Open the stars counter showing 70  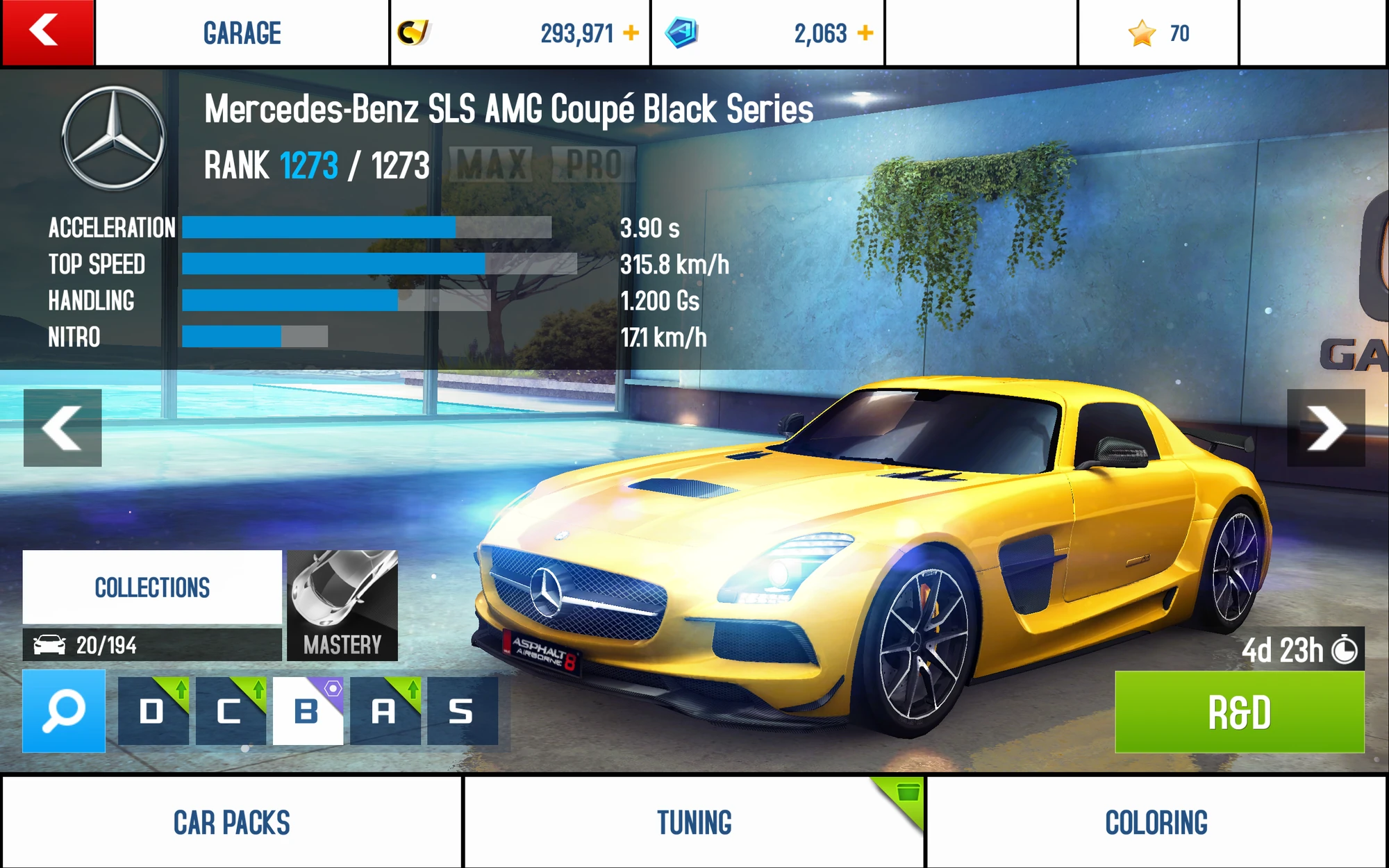[x=1157, y=32]
